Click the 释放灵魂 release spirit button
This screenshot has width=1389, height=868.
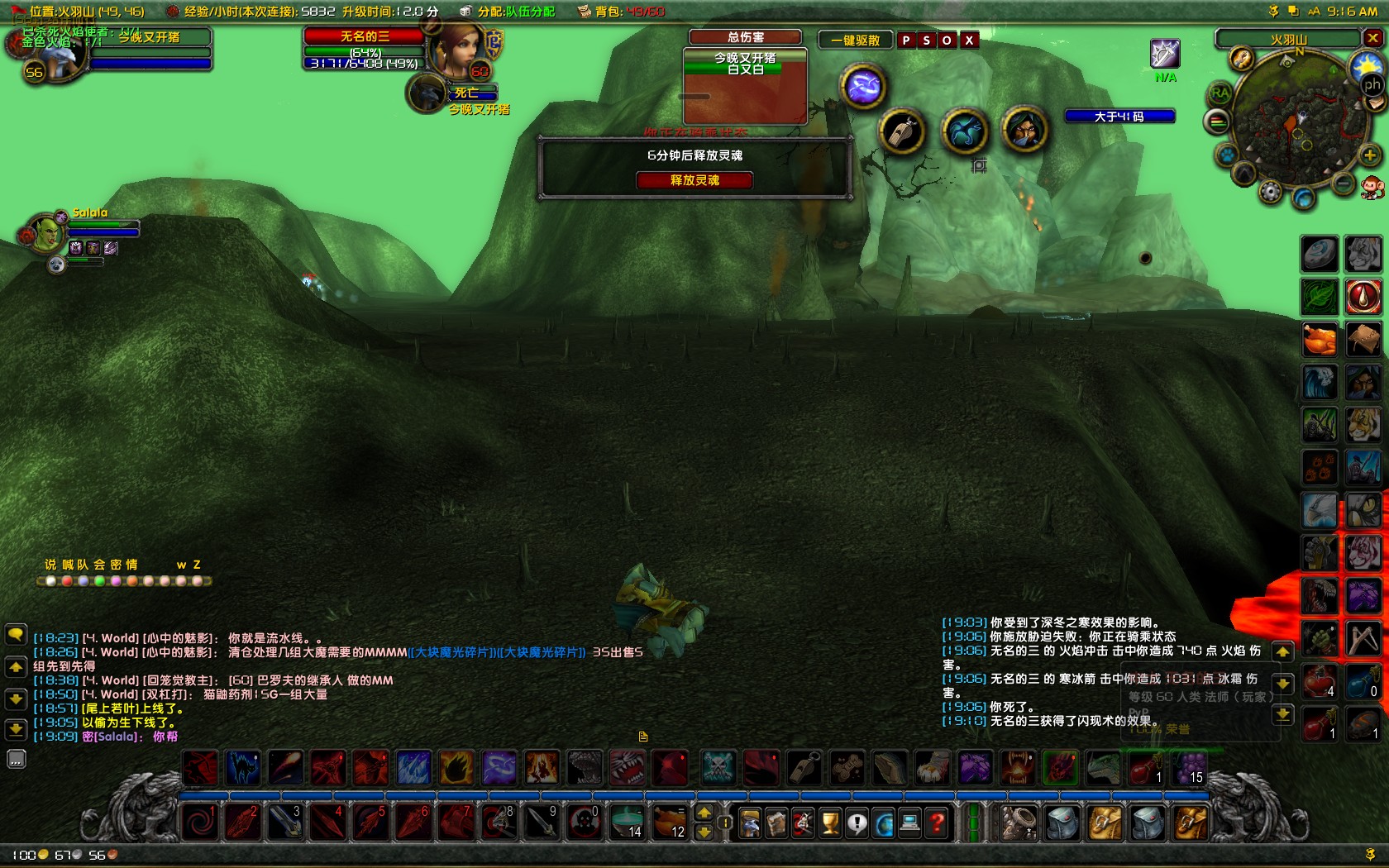pyautogui.click(x=694, y=180)
